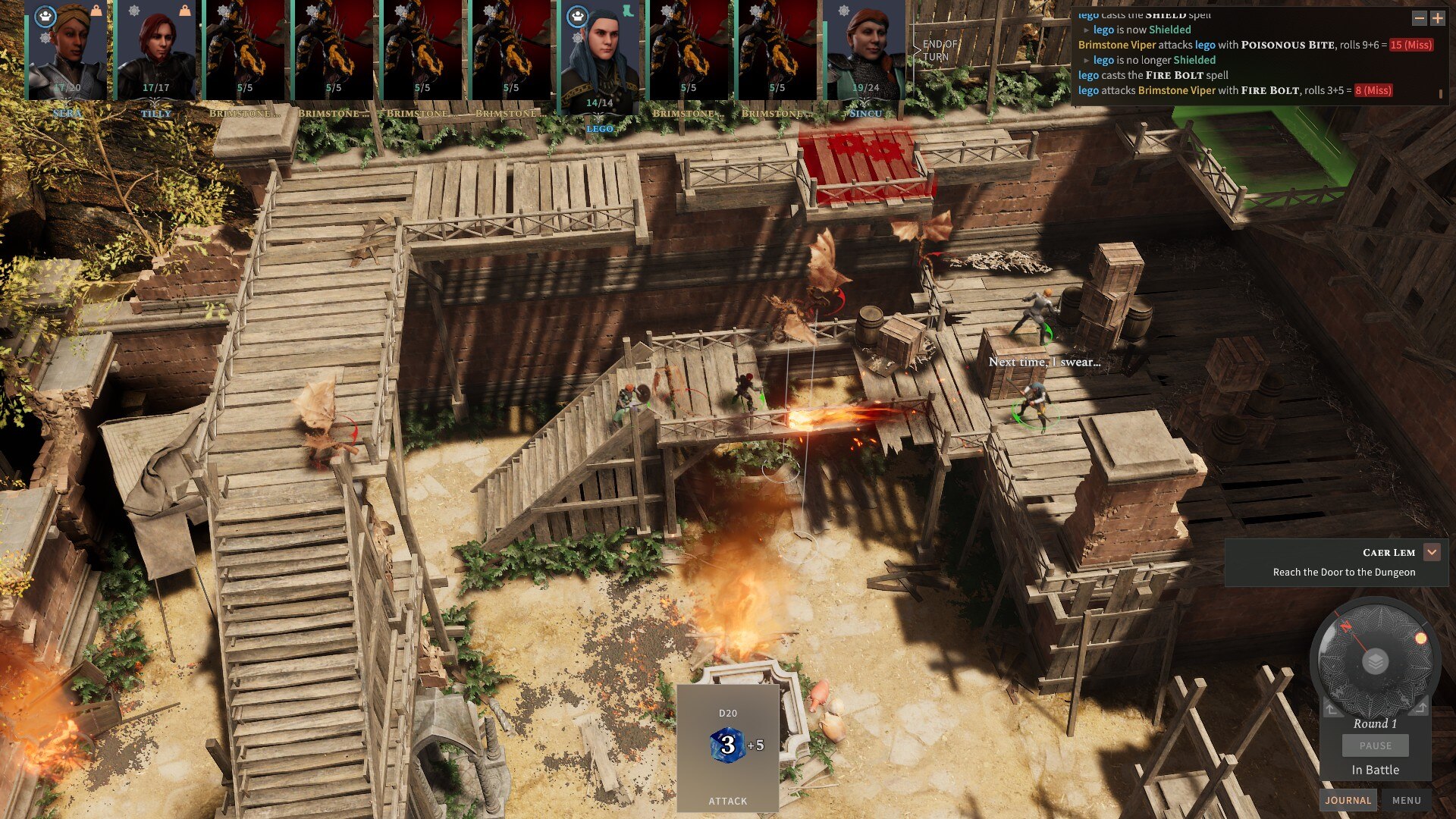The height and width of the screenshot is (819, 1456).
Task: Collapse the Caer Lem objective tracker
Action: [1432, 552]
